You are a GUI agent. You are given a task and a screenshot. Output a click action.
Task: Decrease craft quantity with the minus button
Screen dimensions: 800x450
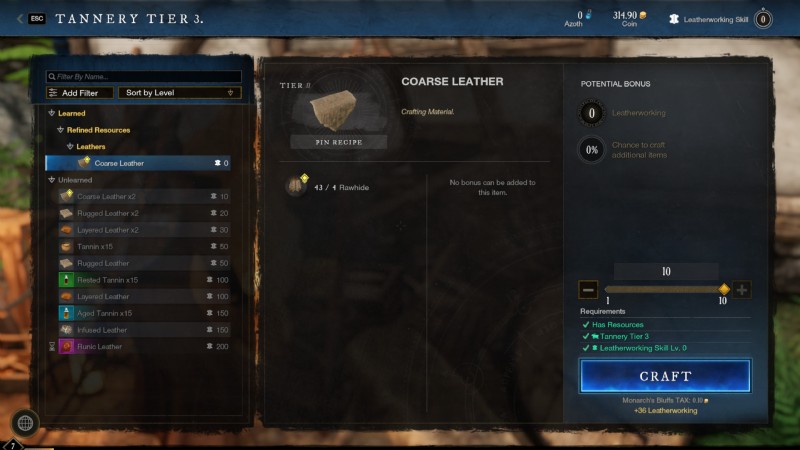pos(588,290)
